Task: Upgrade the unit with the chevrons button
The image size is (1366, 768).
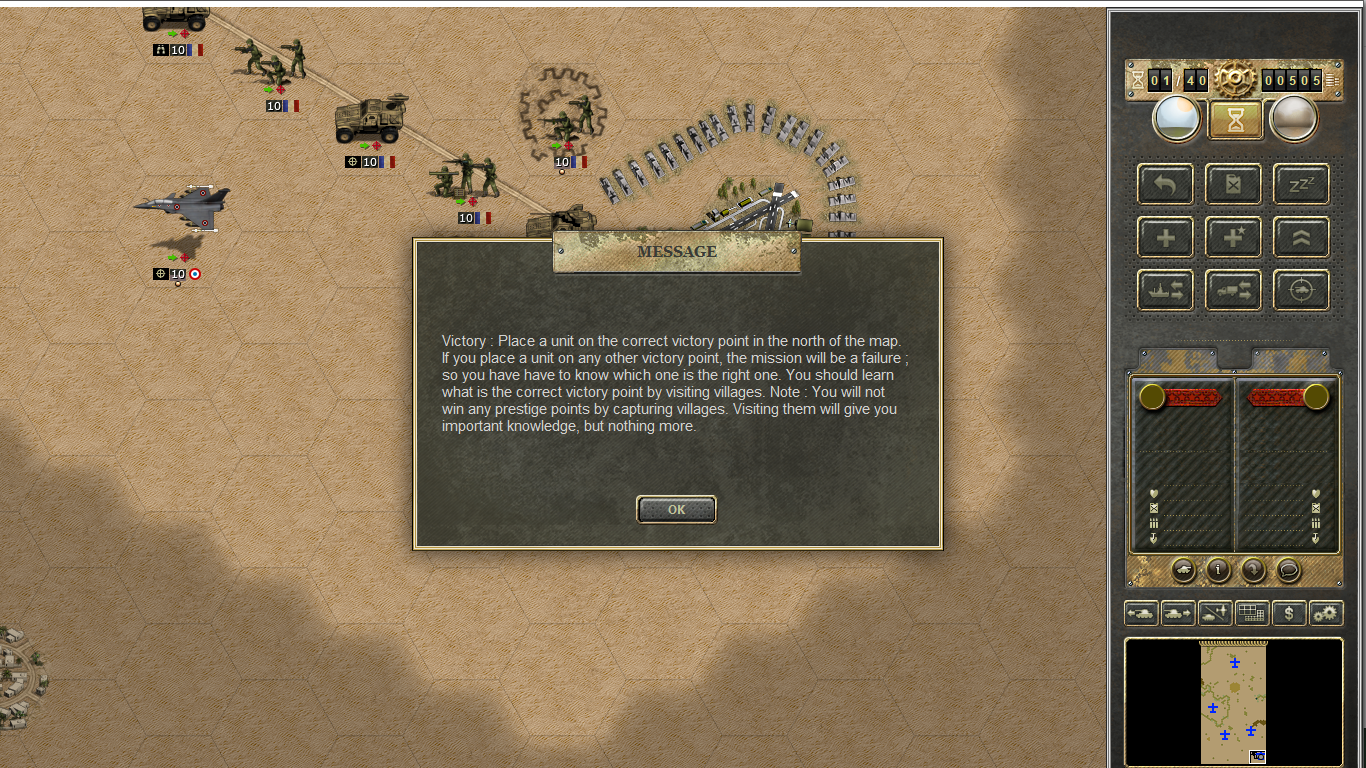Action: coord(1301,237)
